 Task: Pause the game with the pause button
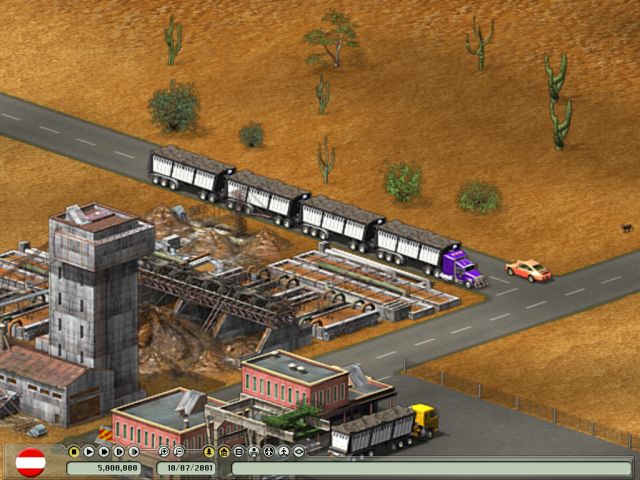[x=74, y=451]
